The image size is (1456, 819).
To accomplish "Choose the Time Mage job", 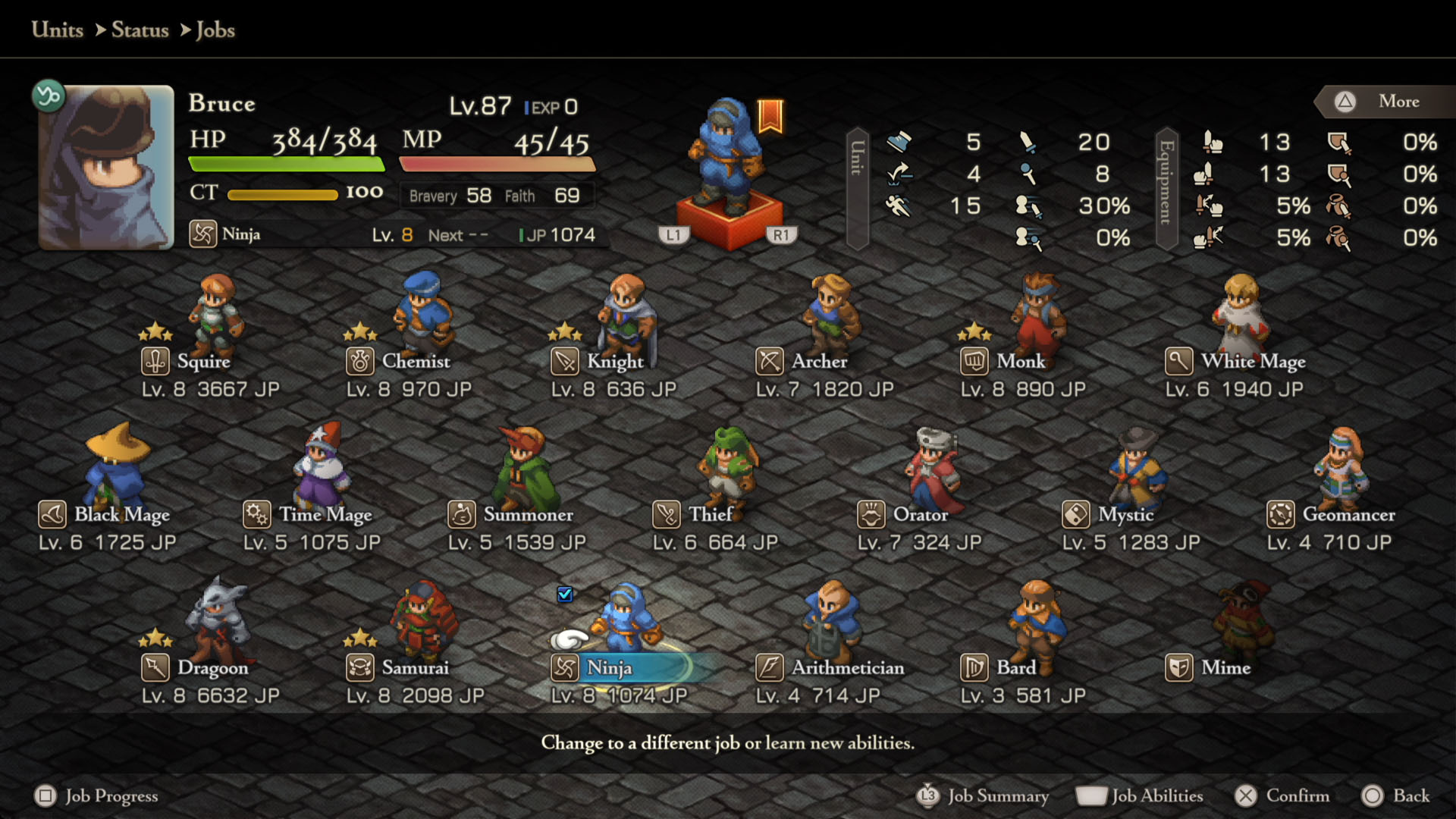I will 325,515.
